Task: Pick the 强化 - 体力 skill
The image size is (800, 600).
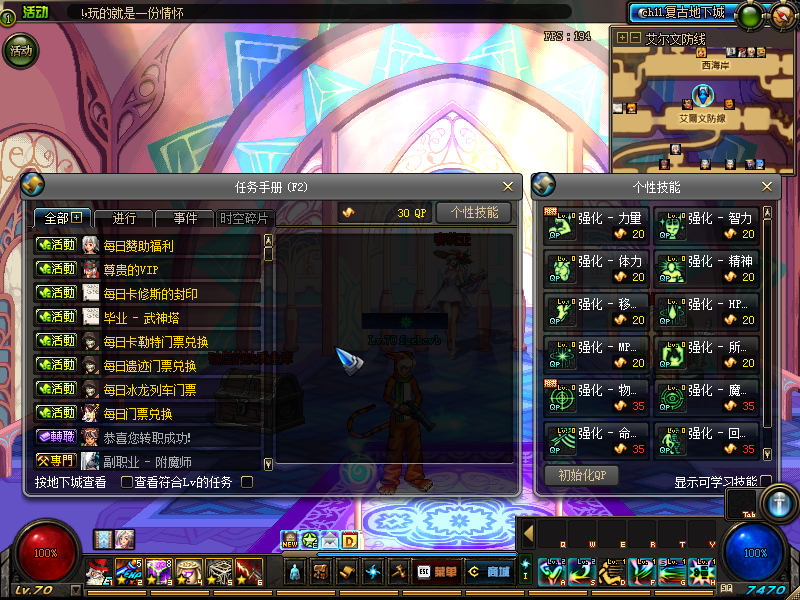Action: (x=595, y=268)
